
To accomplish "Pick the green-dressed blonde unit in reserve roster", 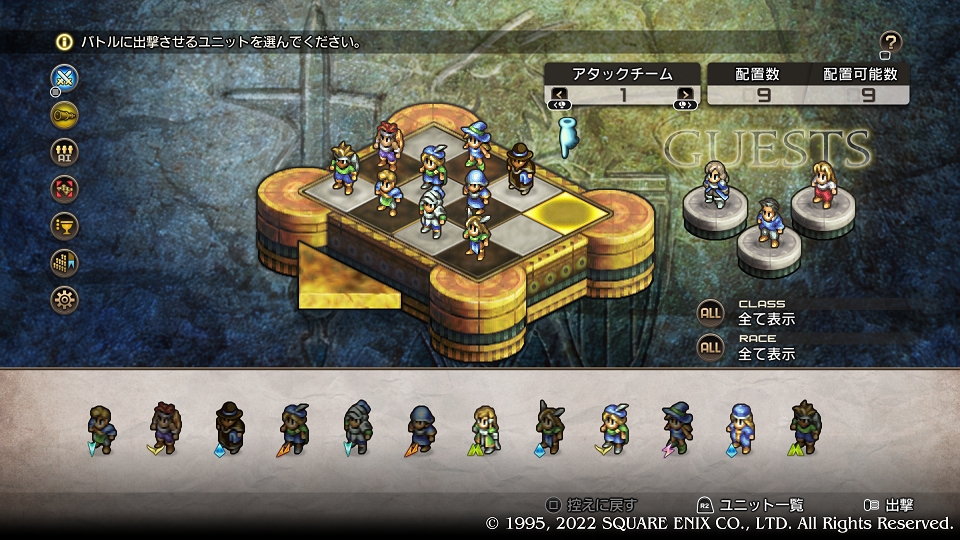I will [x=485, y=429].
